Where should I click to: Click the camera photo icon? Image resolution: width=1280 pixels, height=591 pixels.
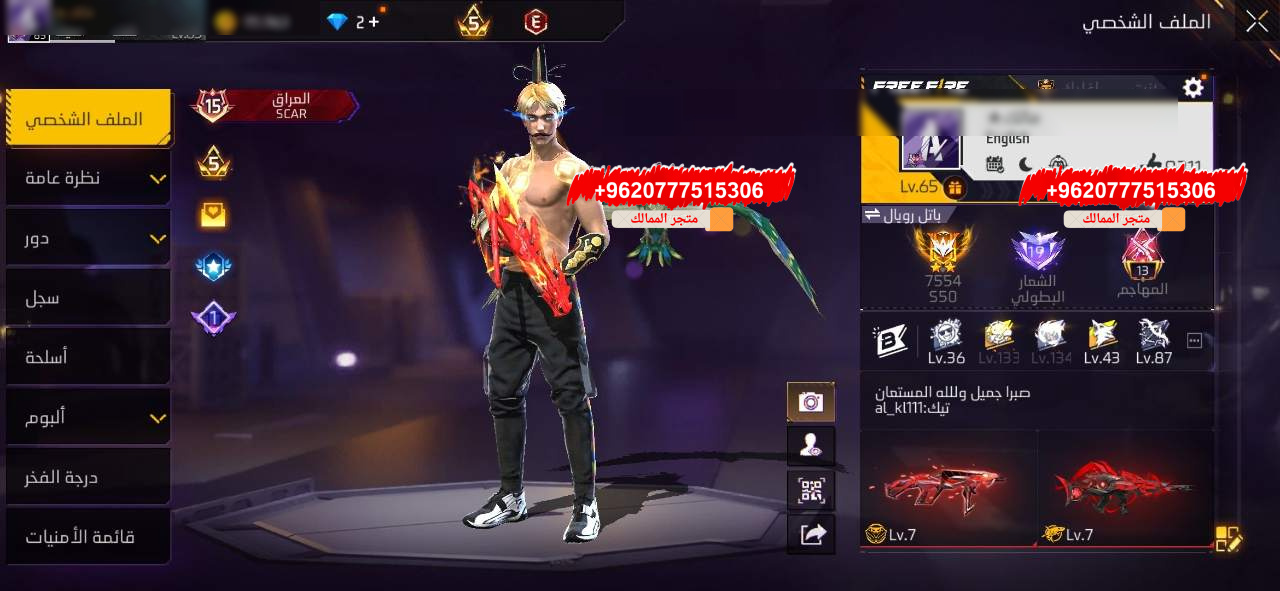[x=810, y=402]
